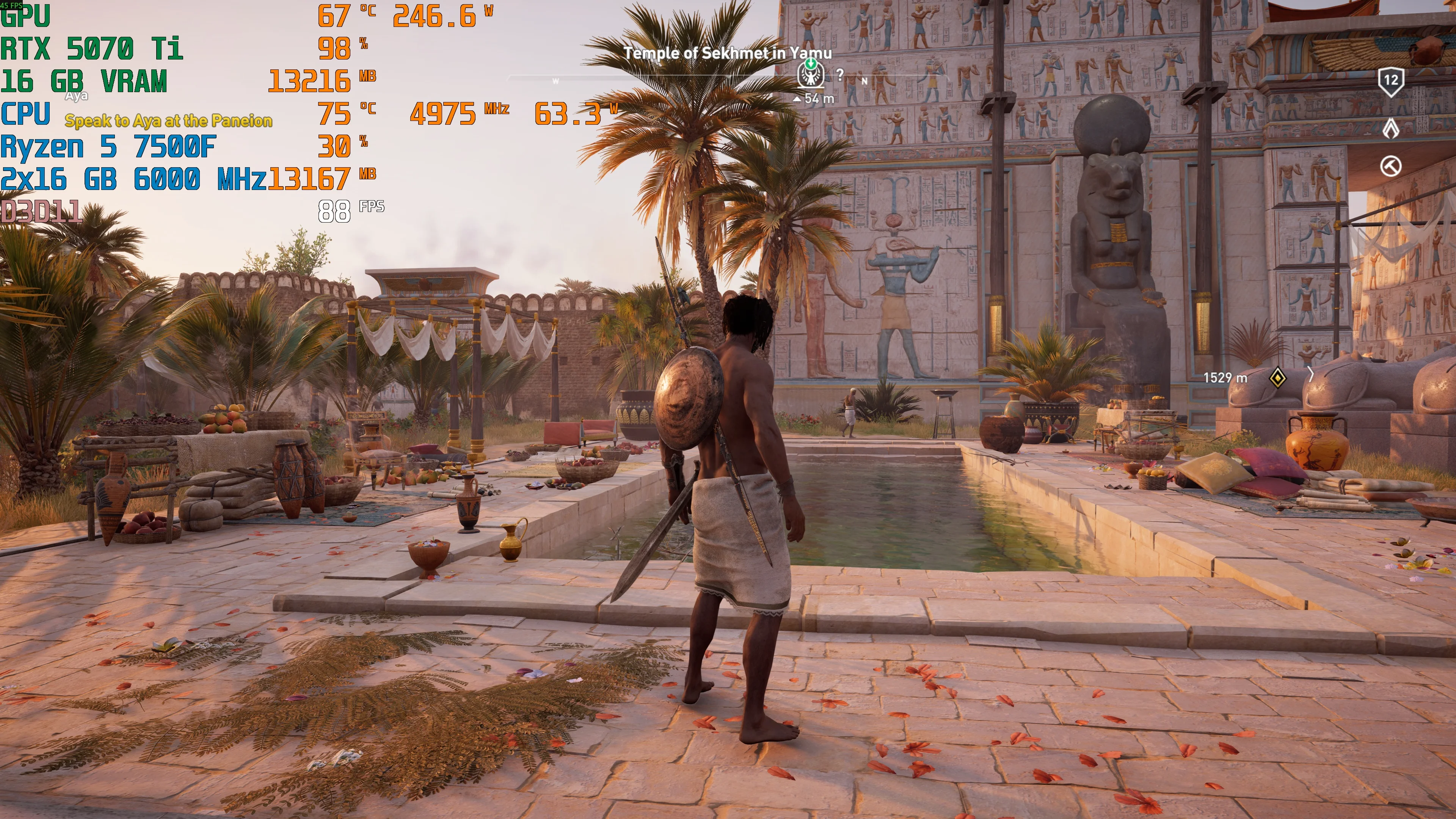Select the level 12 shield badge
The image size is (1456, 819).
pos(1390,81)
